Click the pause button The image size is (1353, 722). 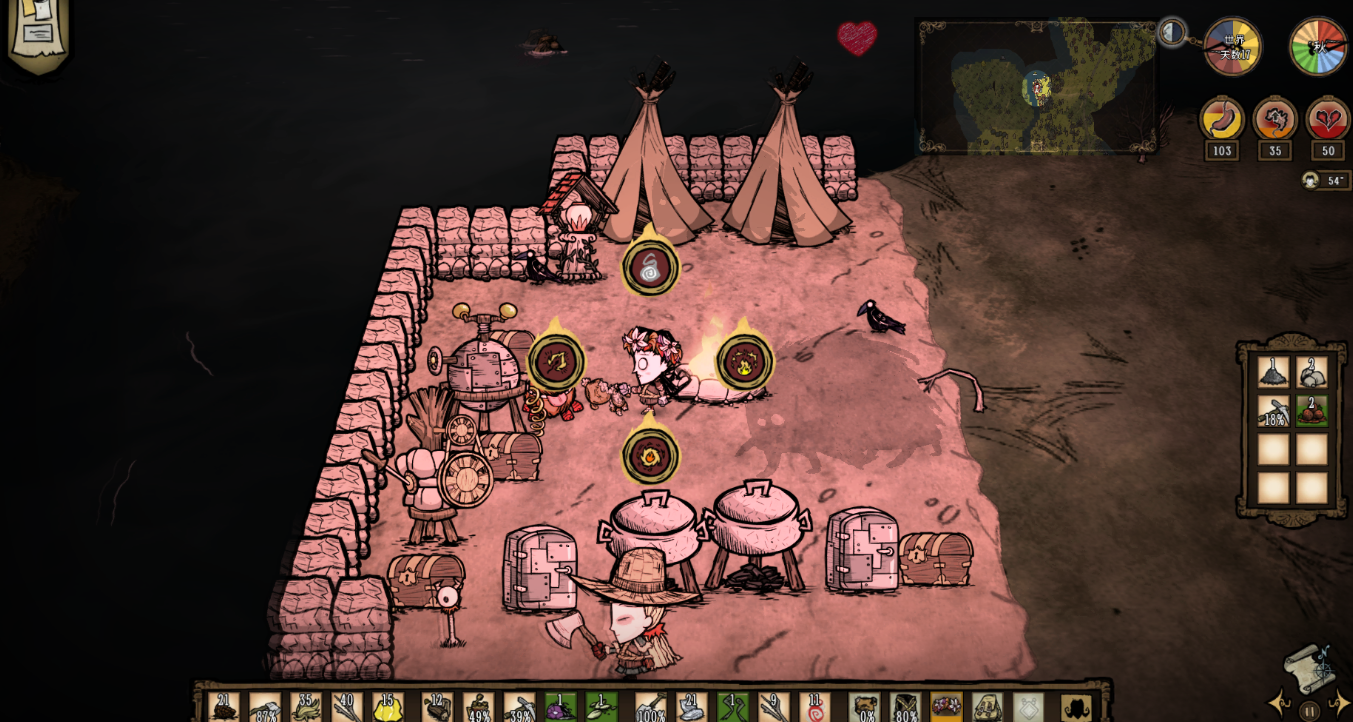pos(1309,710)
